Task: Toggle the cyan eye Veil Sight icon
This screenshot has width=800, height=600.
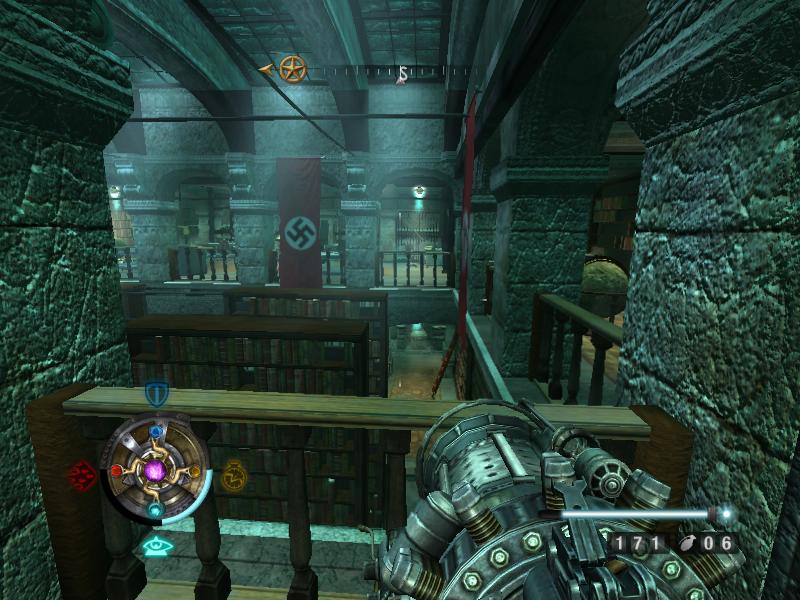Action: pyautogui.click(x=155, y=546)
